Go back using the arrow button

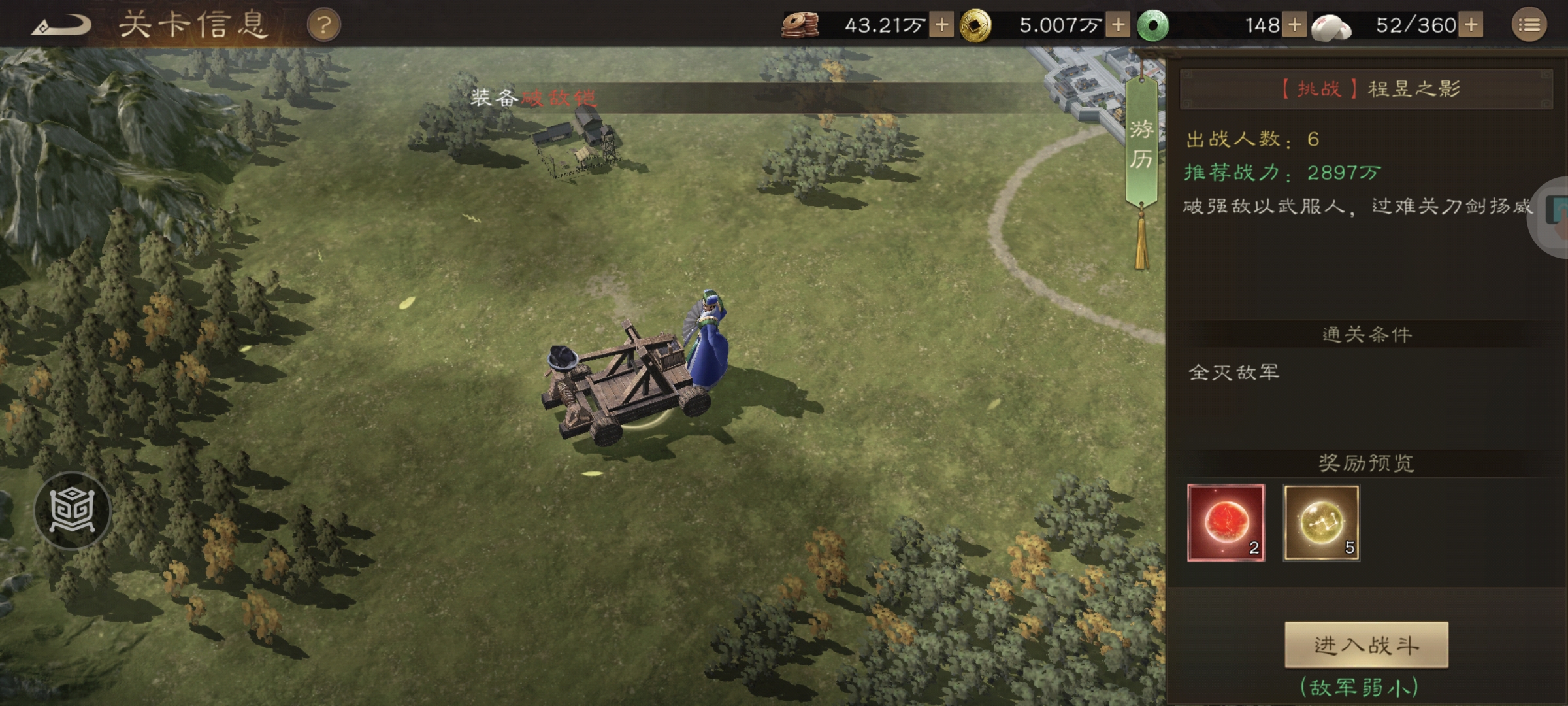tap(62, 26)
